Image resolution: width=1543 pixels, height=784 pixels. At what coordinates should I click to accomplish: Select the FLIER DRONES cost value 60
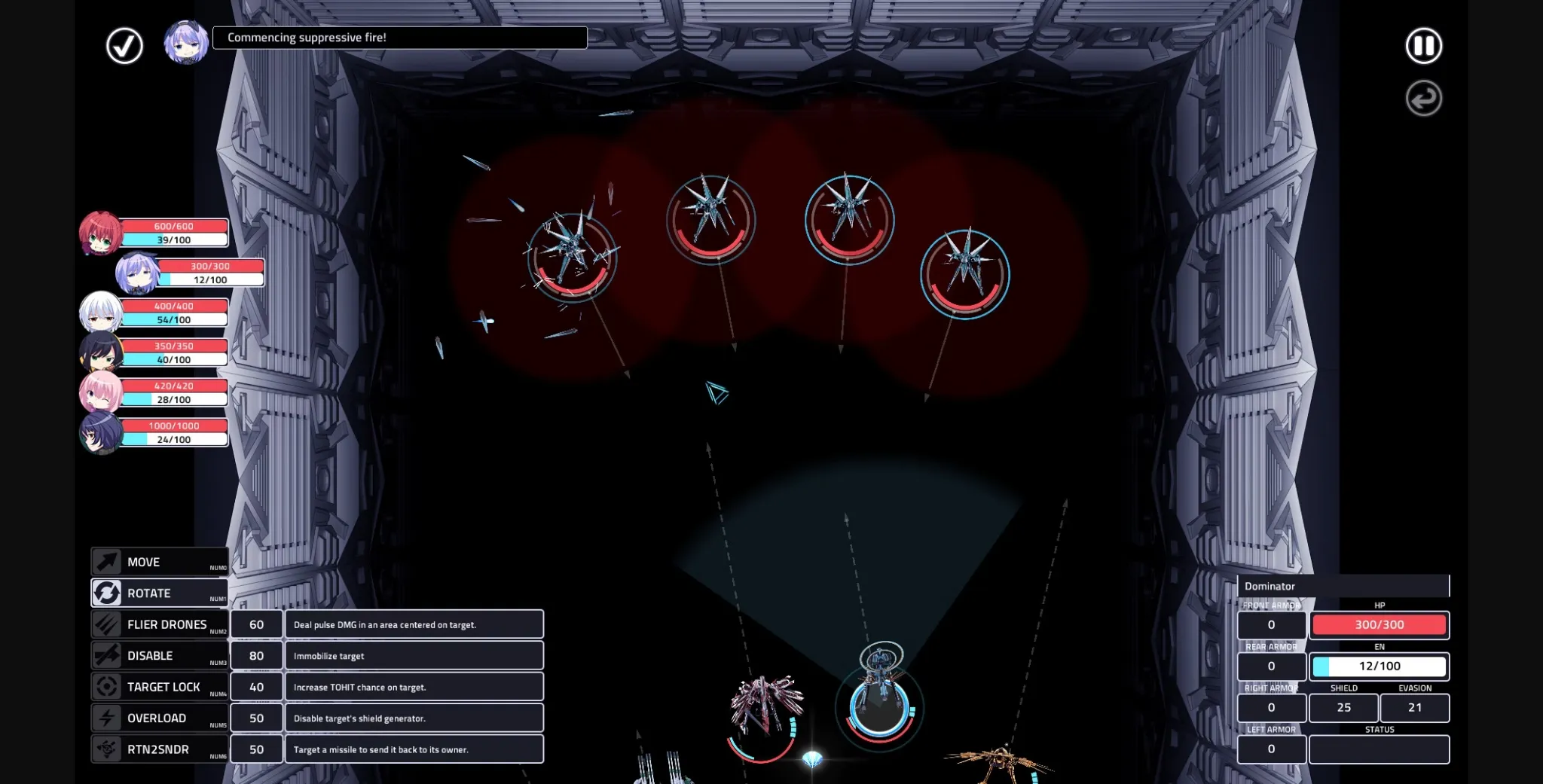[x=256, y=624]
